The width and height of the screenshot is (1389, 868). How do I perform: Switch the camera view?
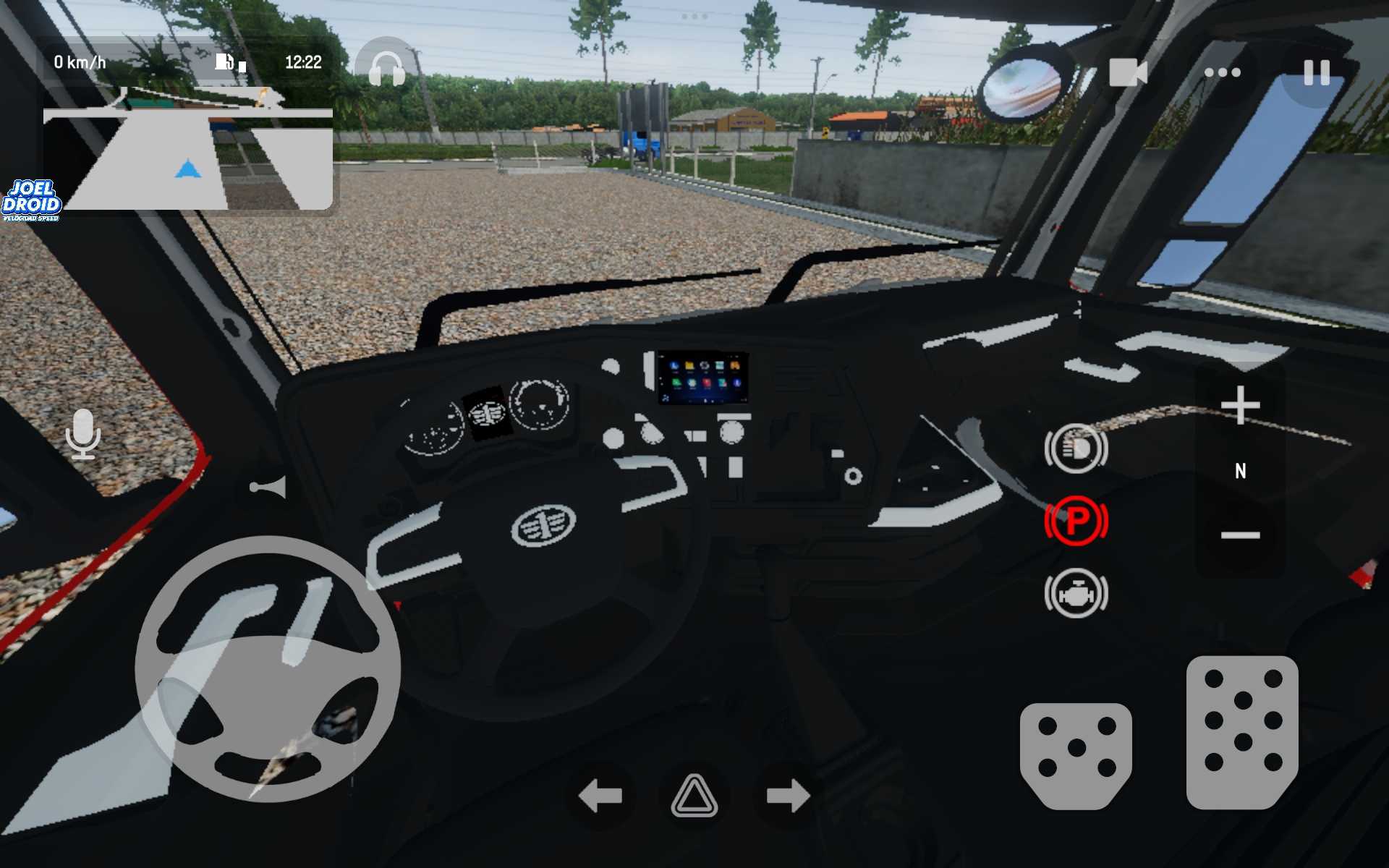[x=1128, y=72]
